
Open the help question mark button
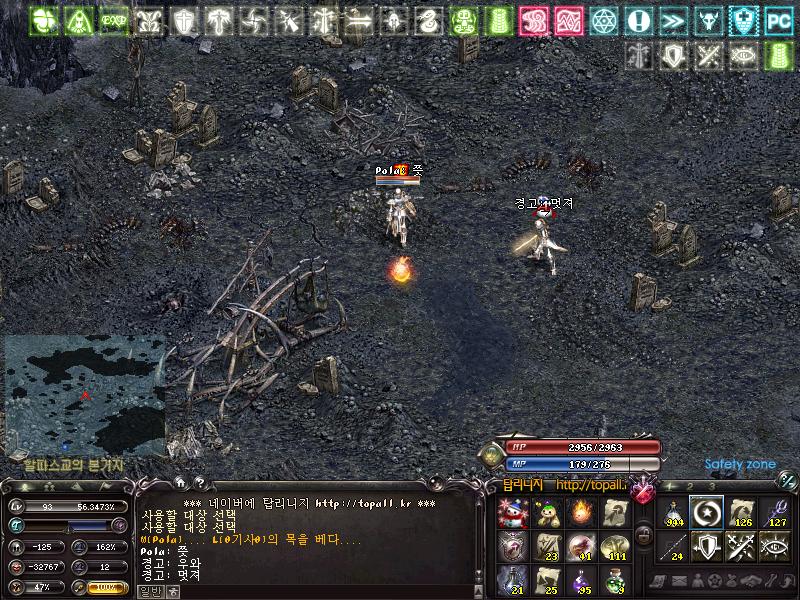[199, 481]
